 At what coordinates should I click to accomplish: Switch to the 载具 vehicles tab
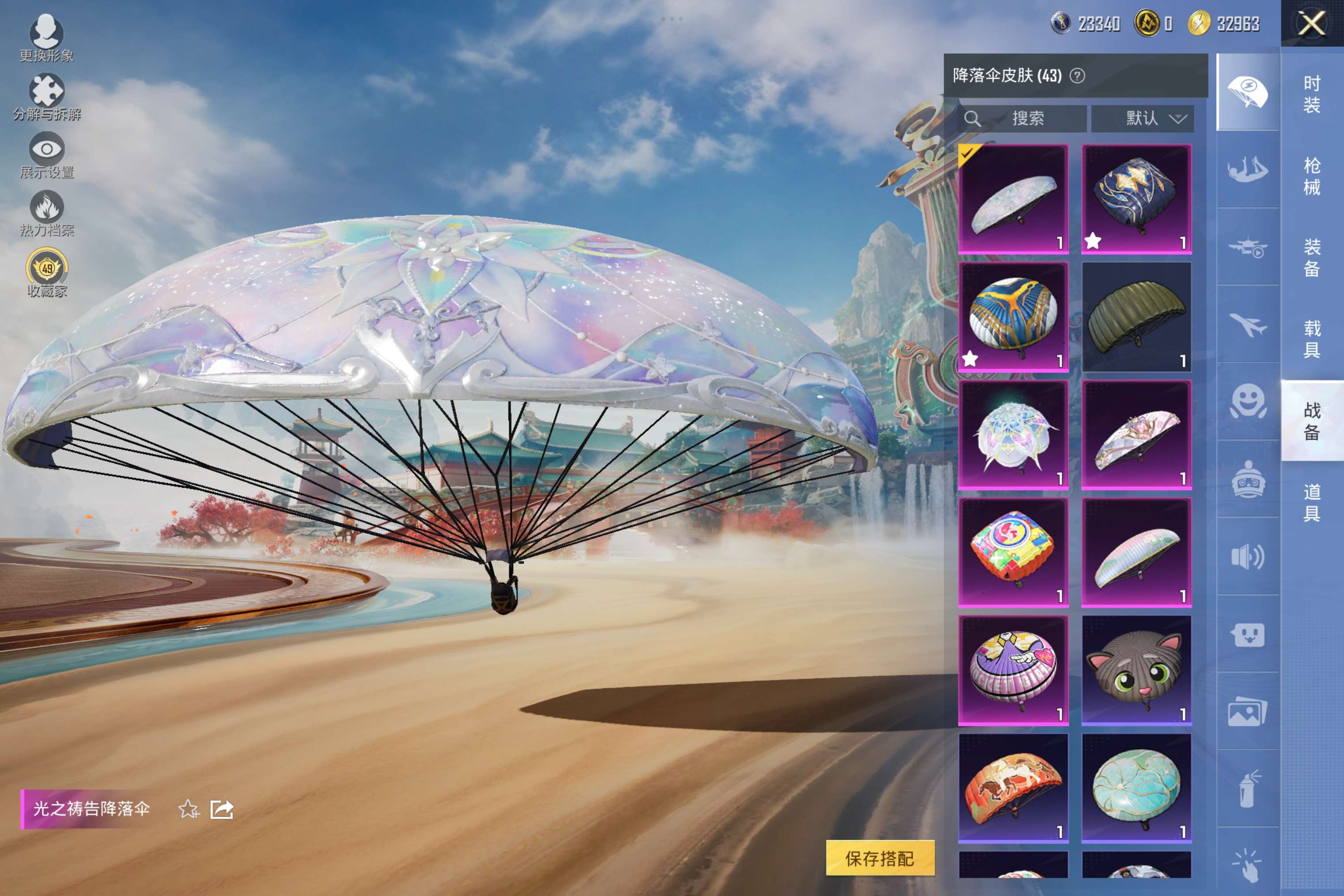[x=1312, y=338]
